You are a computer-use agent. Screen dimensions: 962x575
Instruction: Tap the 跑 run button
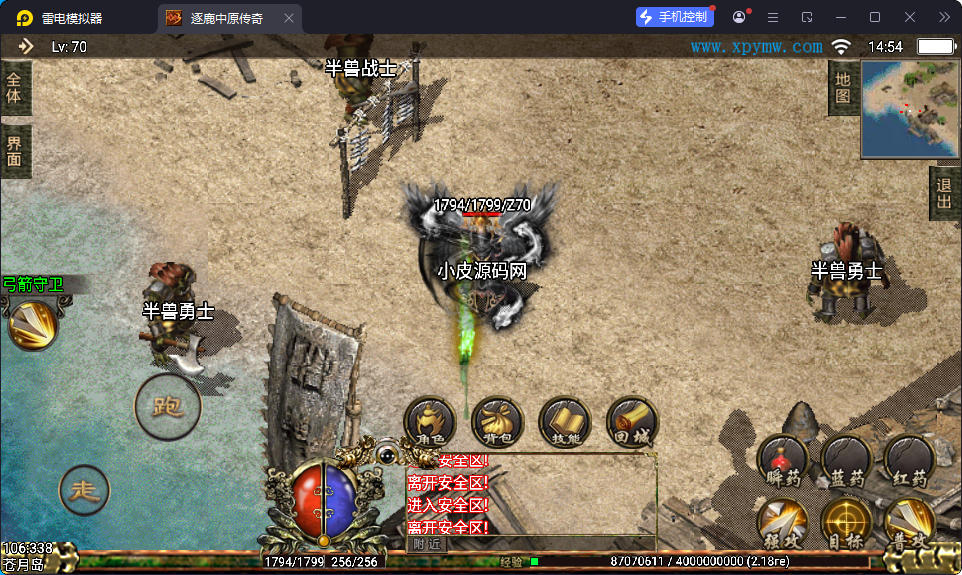pyautogui.click(x=168, y=407)
